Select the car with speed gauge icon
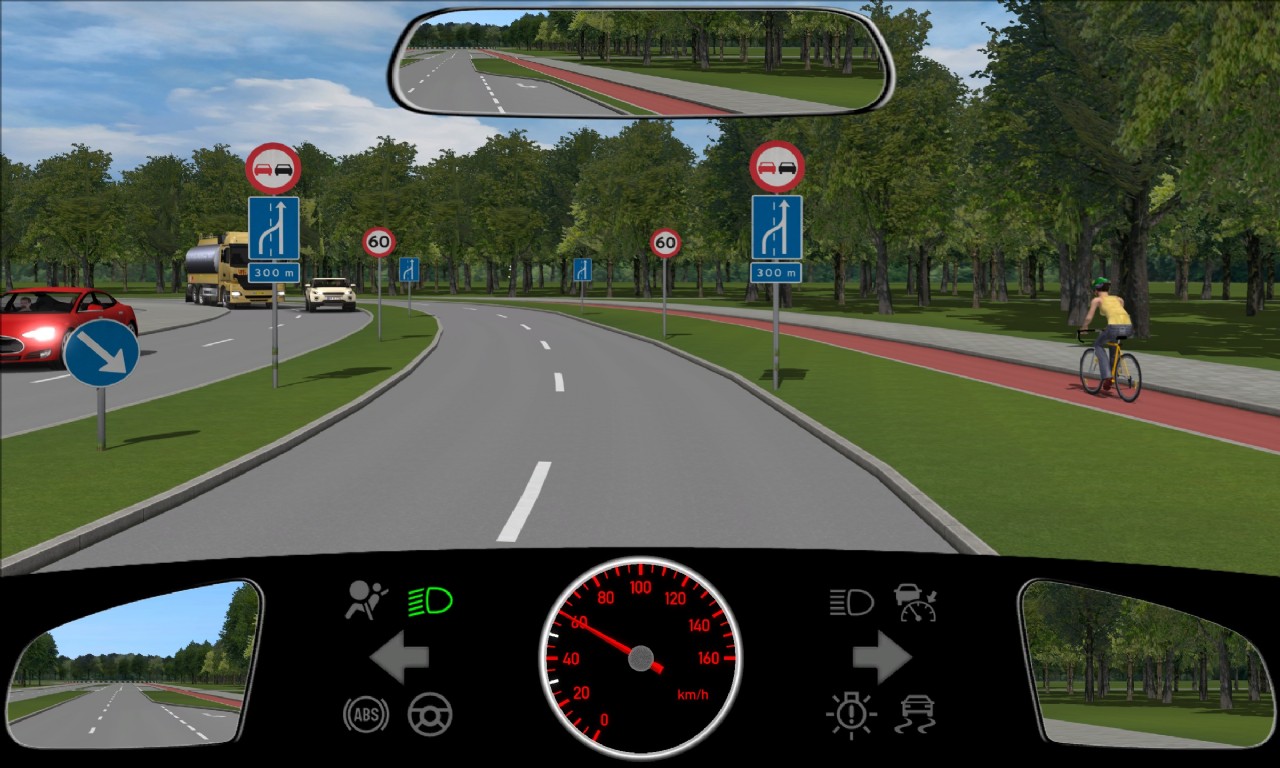The image size is (1280, 768). click(x=915, y=602)
